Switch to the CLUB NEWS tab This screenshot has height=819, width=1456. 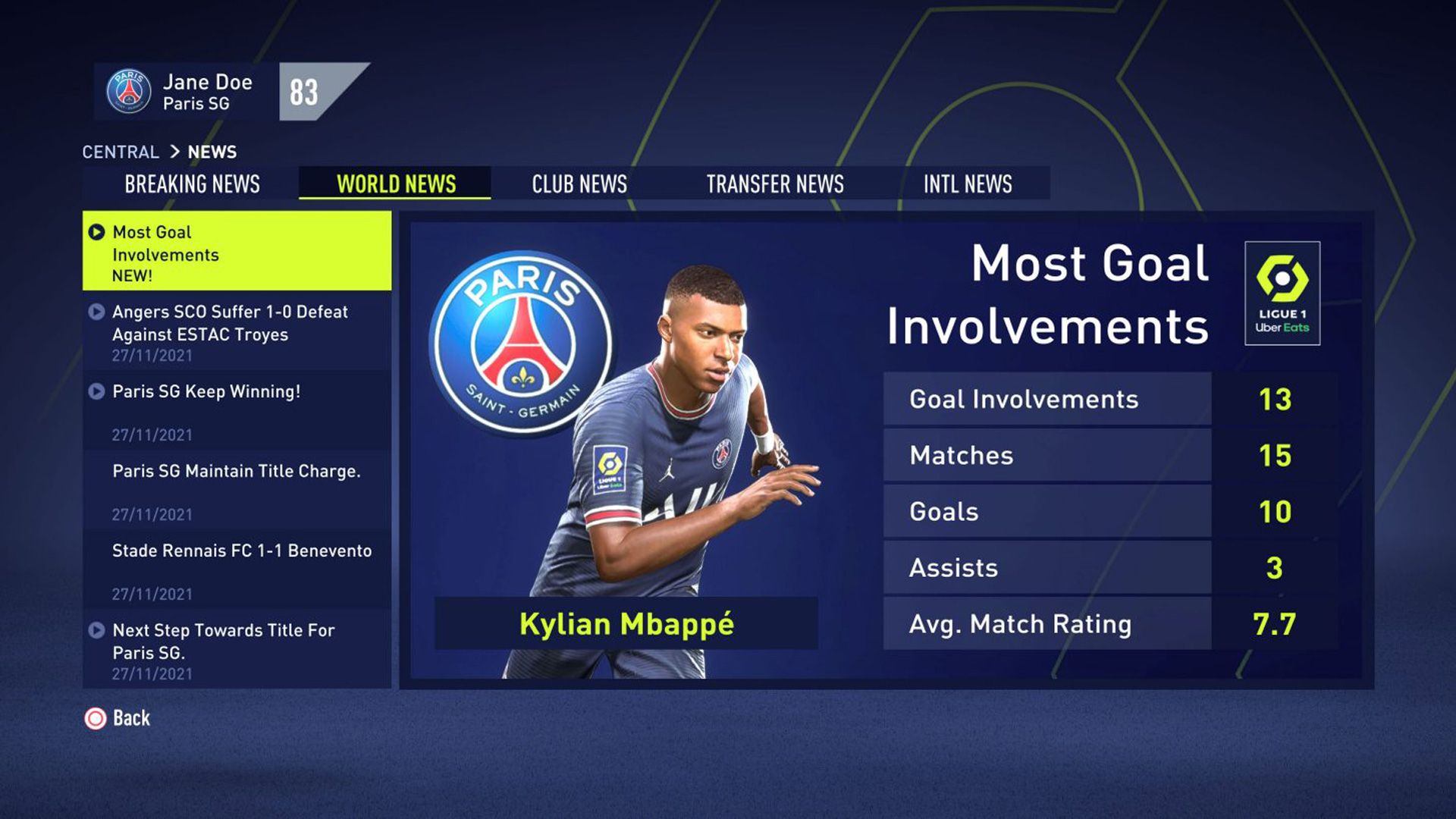click(578, 184)
